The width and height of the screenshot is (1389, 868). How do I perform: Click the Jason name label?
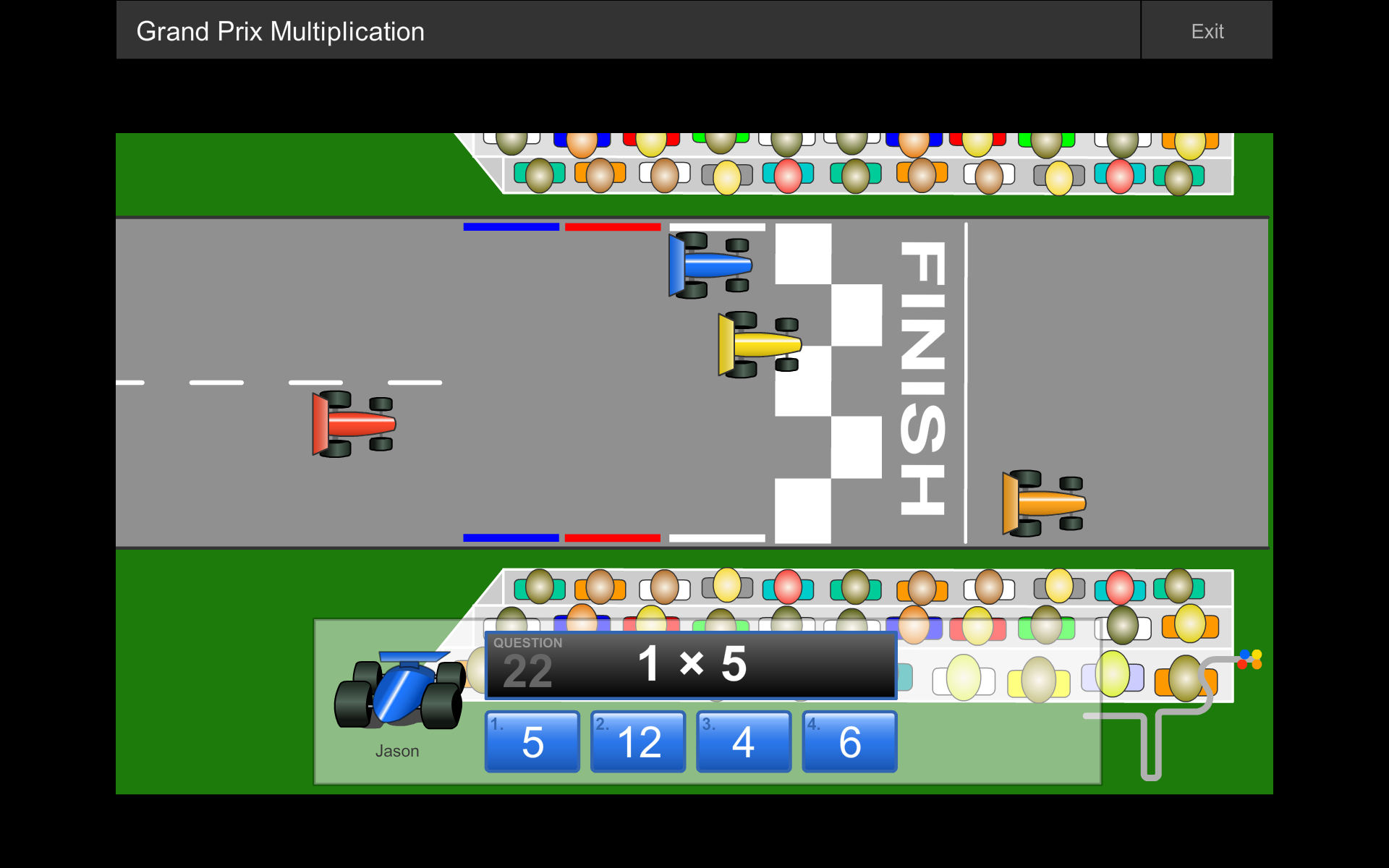point(397,751)
